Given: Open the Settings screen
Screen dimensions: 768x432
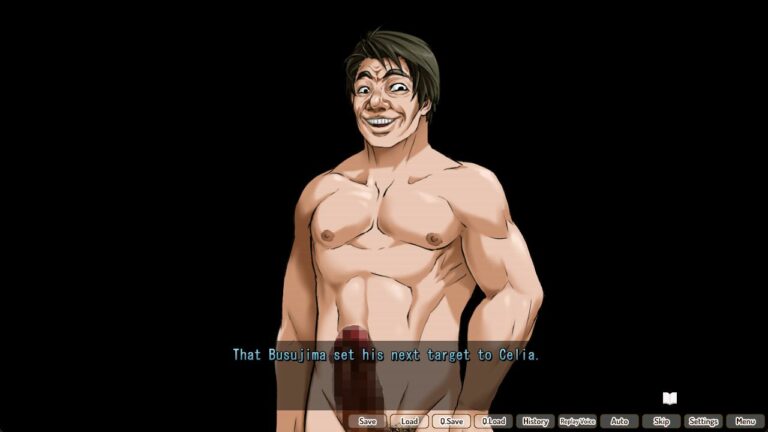Looking at the screenshot, I should tap(703, 421).
